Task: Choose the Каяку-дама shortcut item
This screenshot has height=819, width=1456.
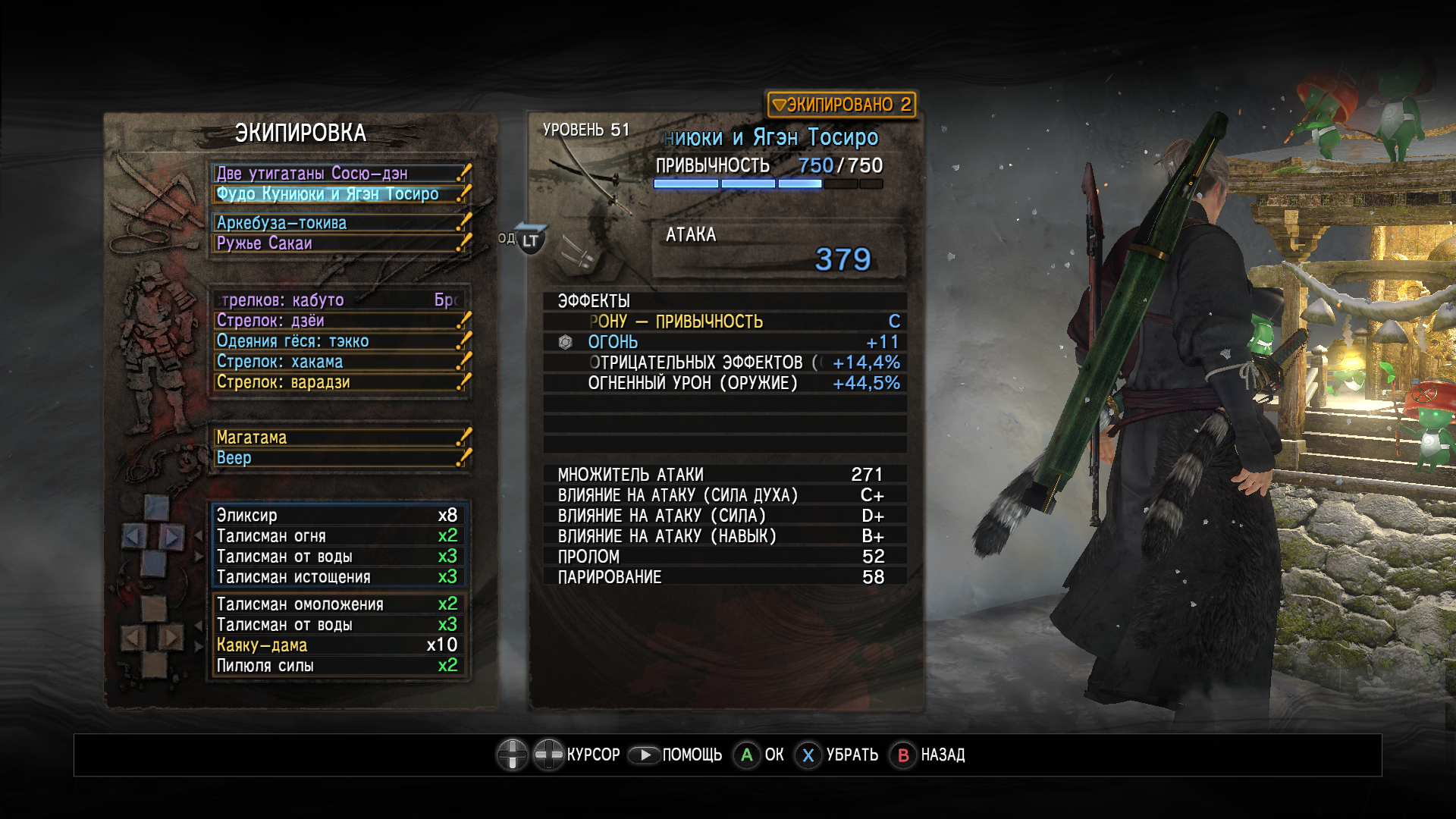Action: point(337,645)
